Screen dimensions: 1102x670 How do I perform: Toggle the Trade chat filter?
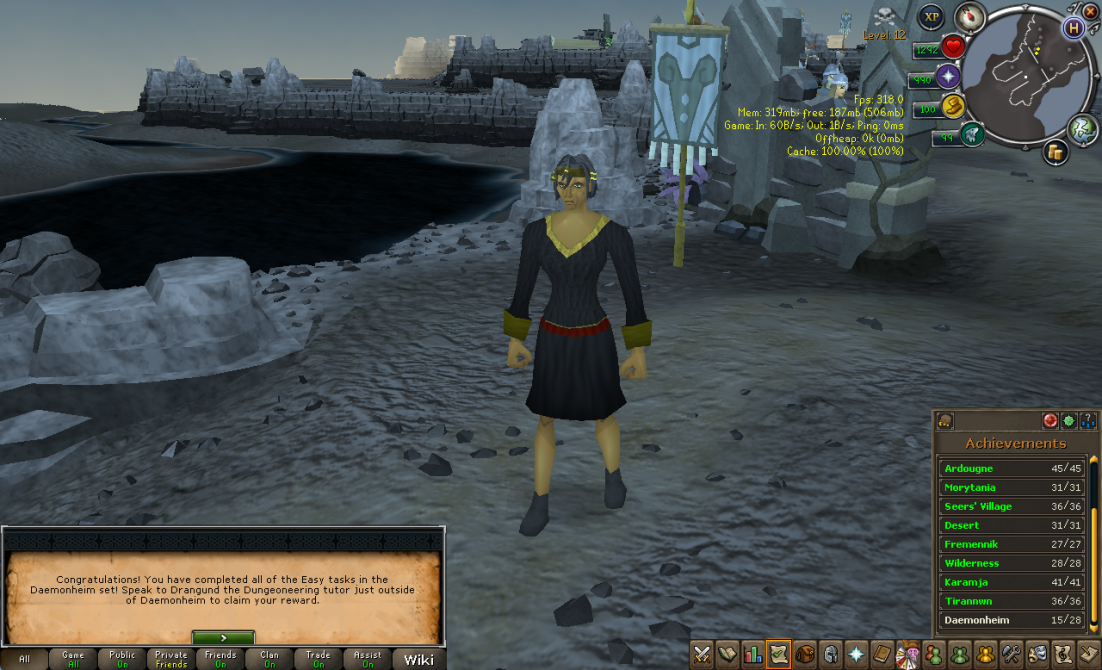318,659
